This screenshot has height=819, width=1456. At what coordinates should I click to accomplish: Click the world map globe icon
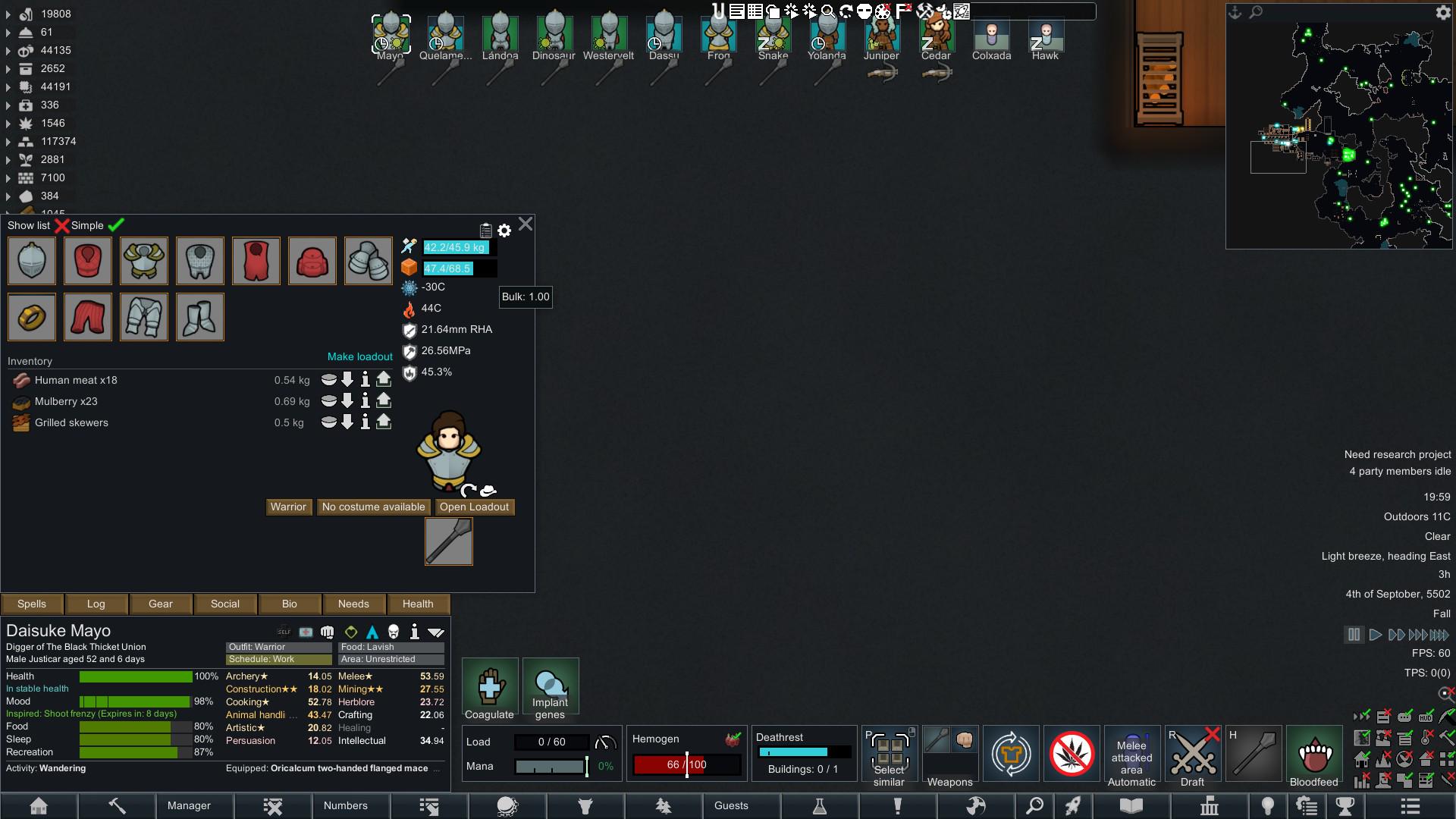[x=975, y=806]
